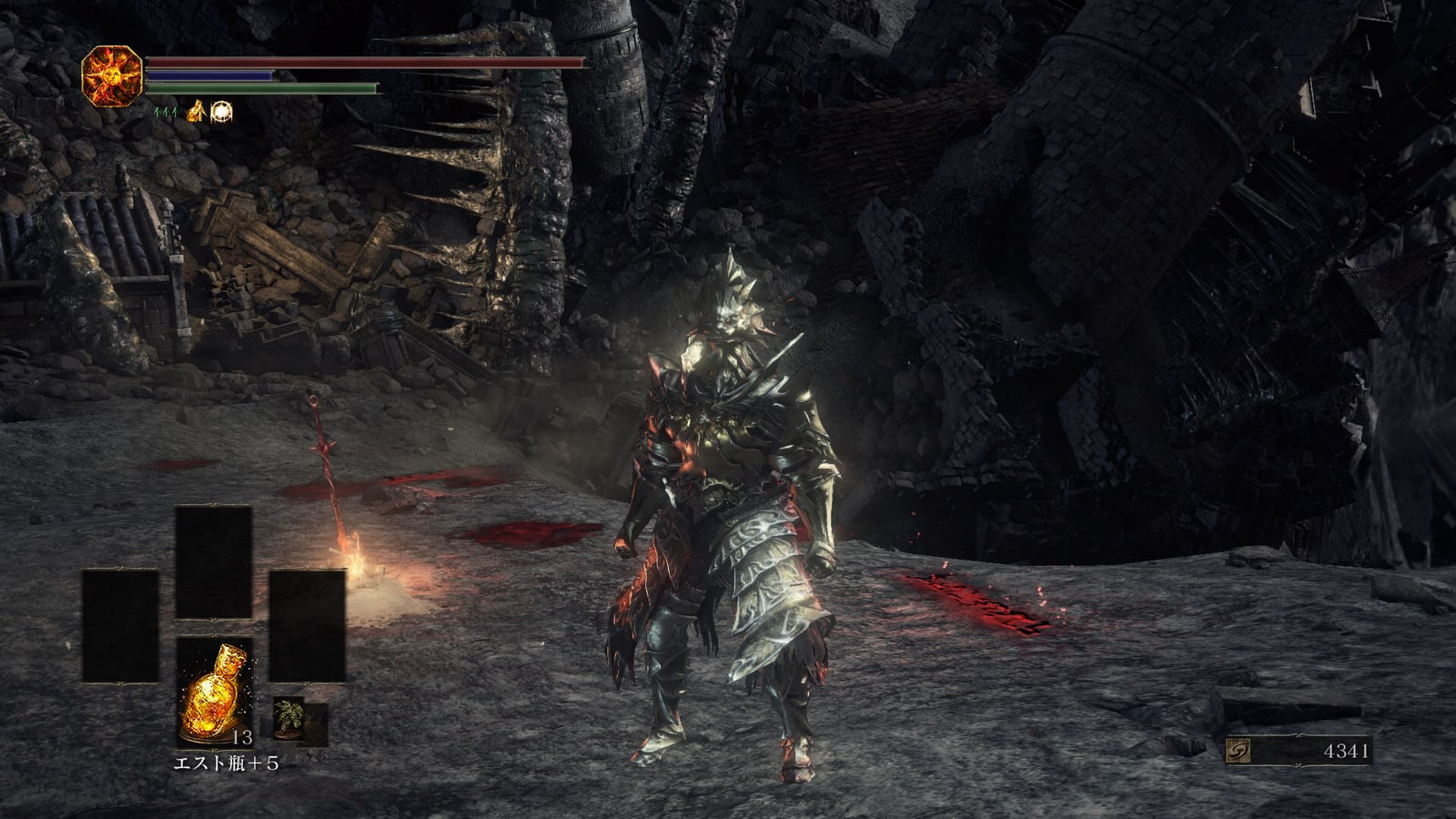Click the glowing white ring buff icon

221,112
